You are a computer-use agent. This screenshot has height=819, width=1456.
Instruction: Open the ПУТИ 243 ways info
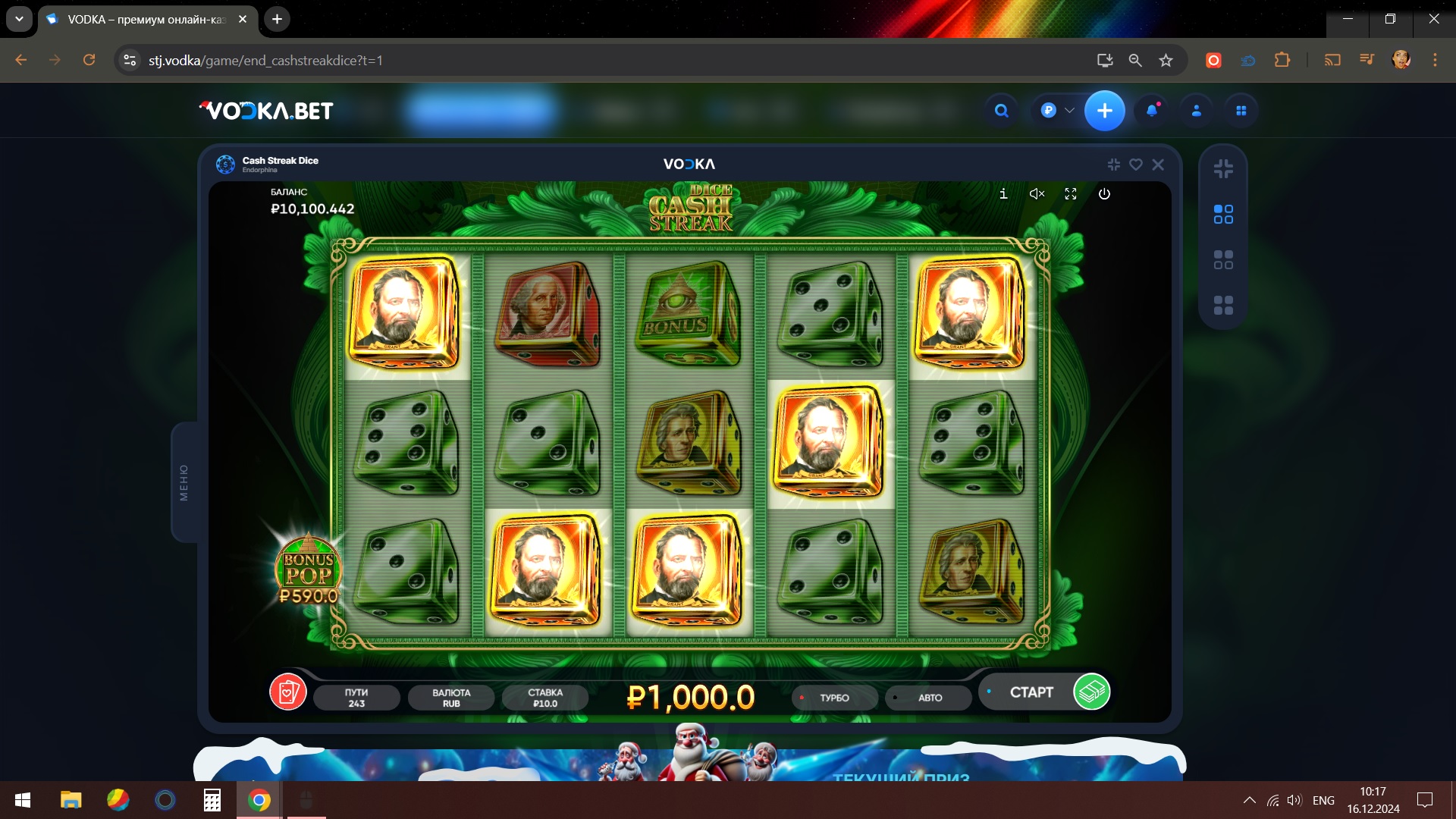pos(356,698)
